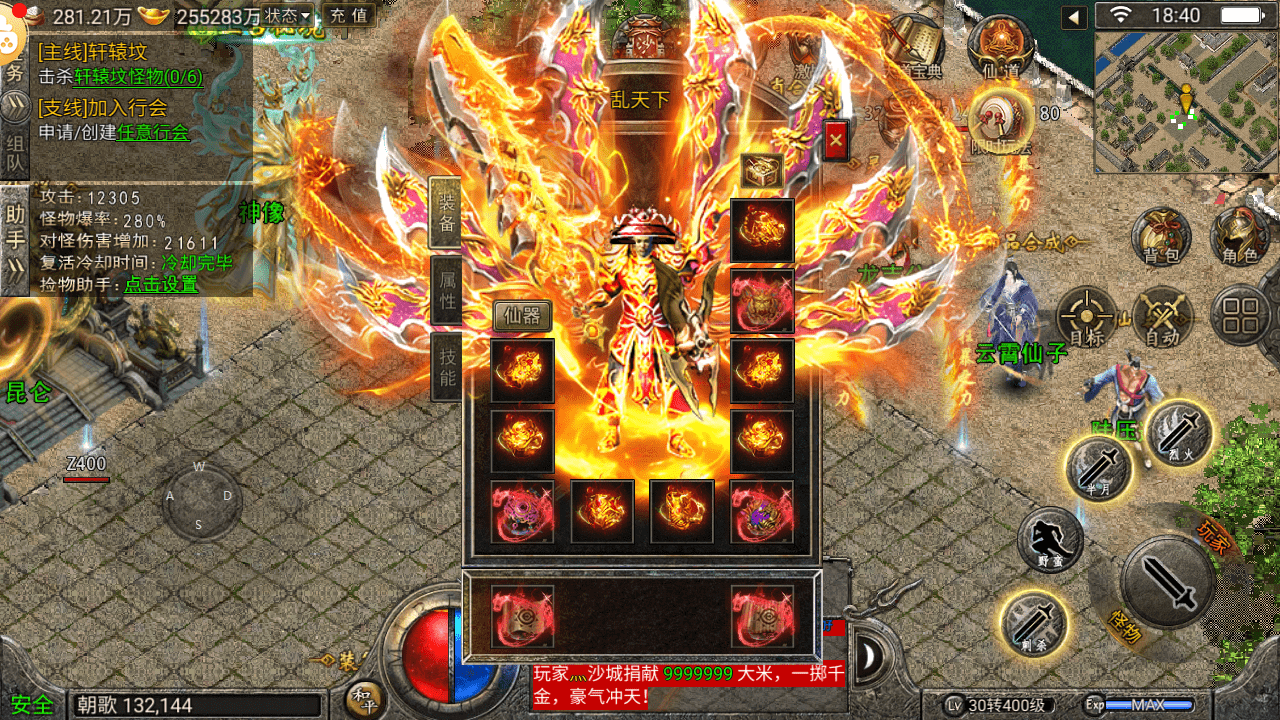
Task: Open the 仙道 icon in upper right
Action: (1000, 47)
